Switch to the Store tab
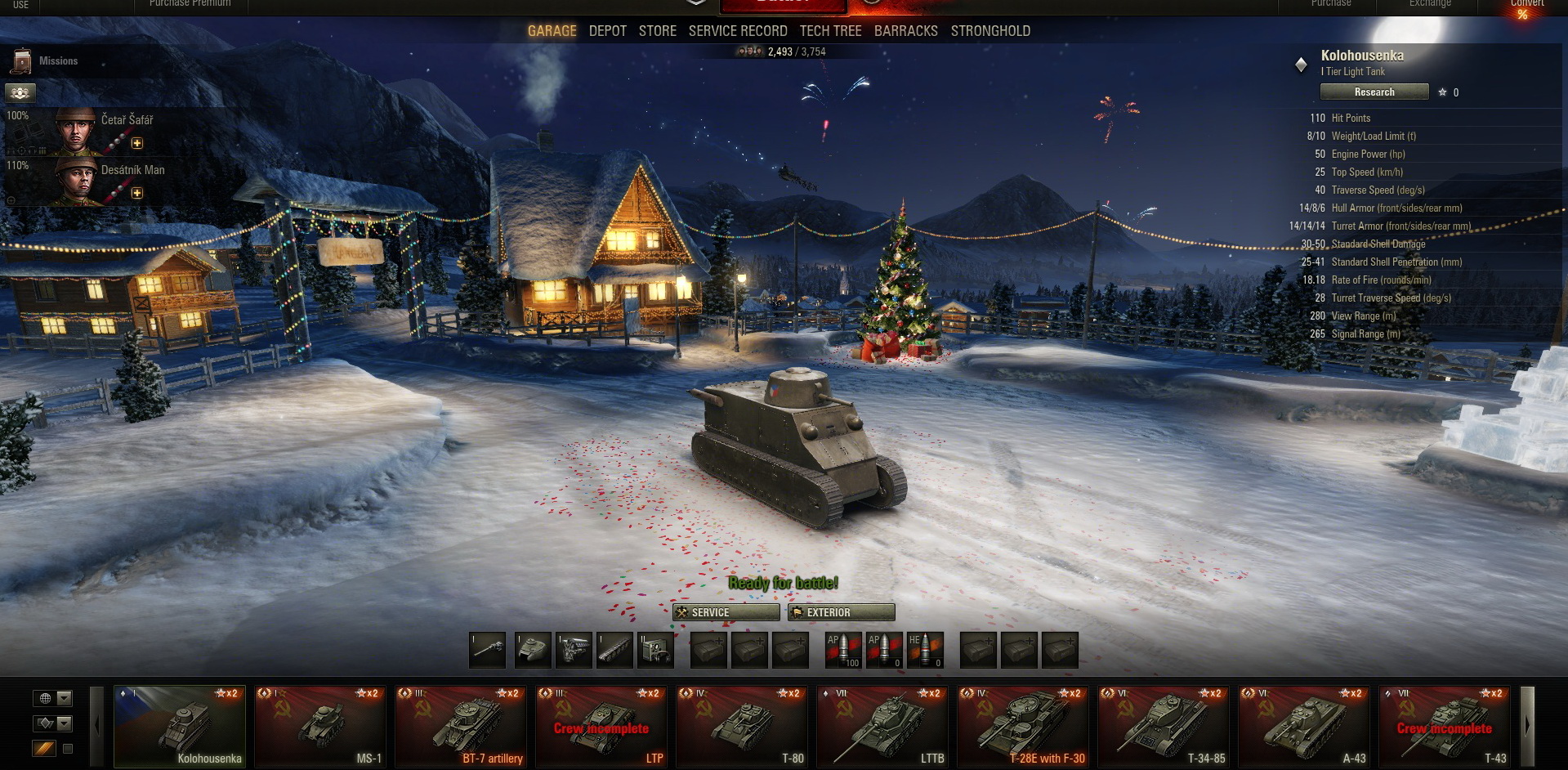The width and height of the screenshot is (1568, 770). pos(657,31)
